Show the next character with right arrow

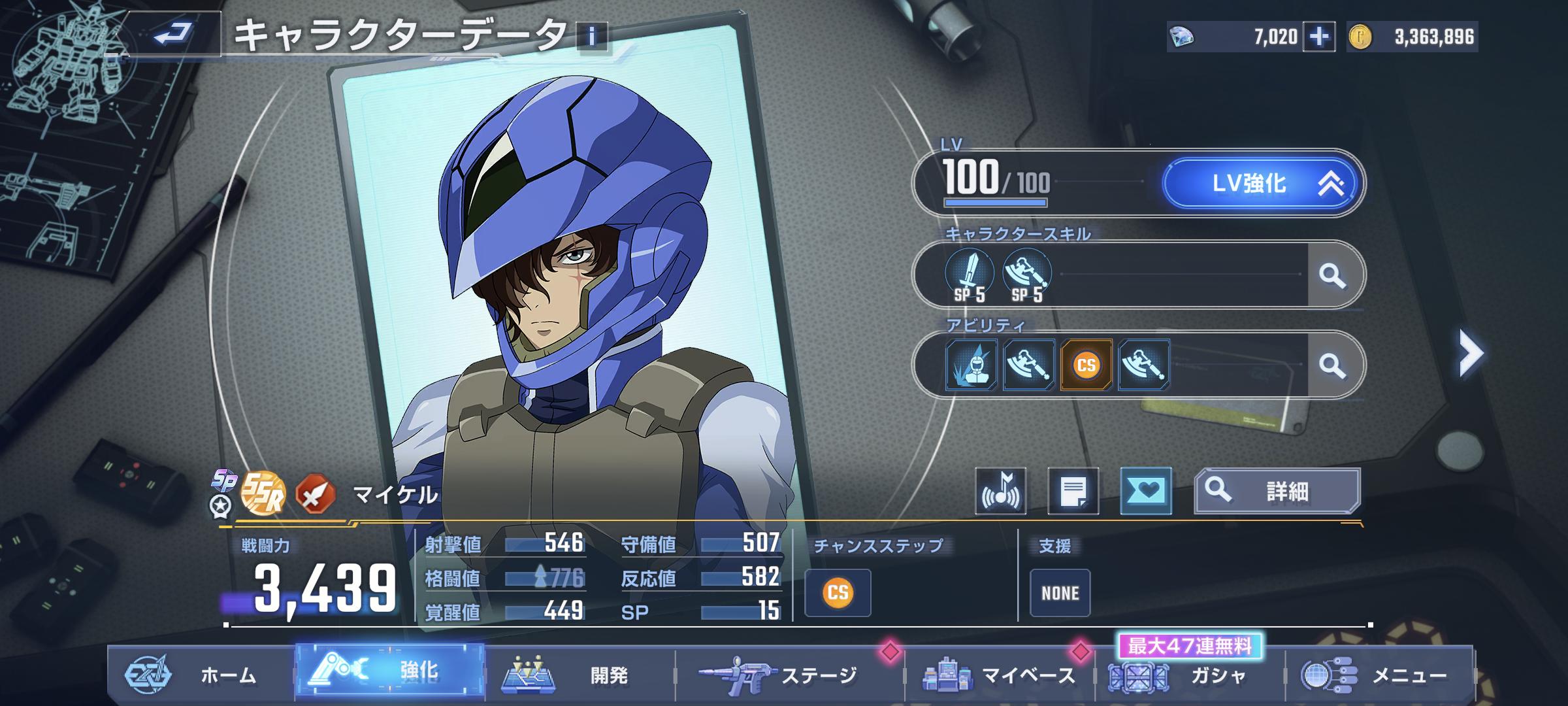point(1470,353)
